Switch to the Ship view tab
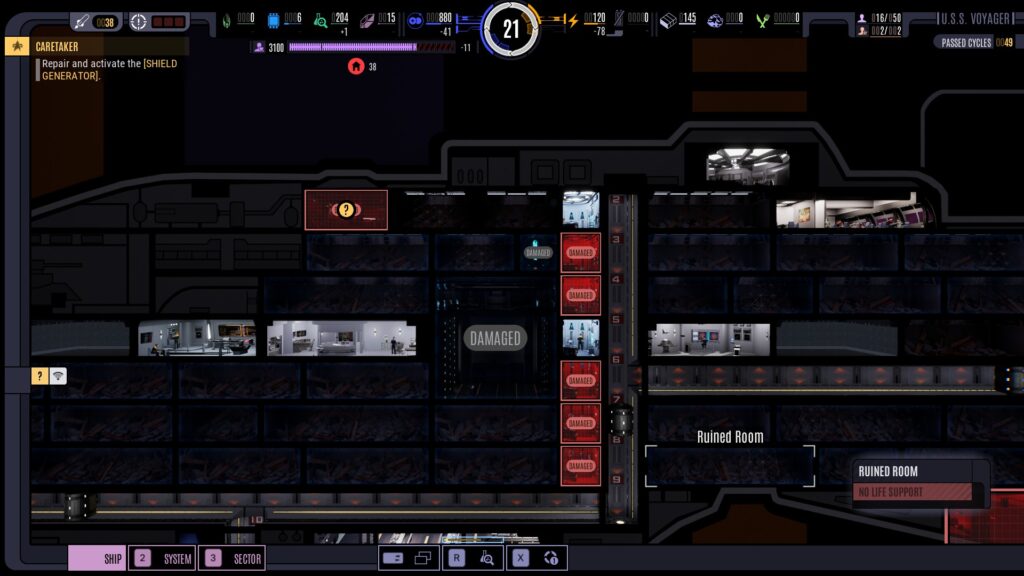Image resolution: width=1024 pixels, height=576 pixels. pos(98,559)
